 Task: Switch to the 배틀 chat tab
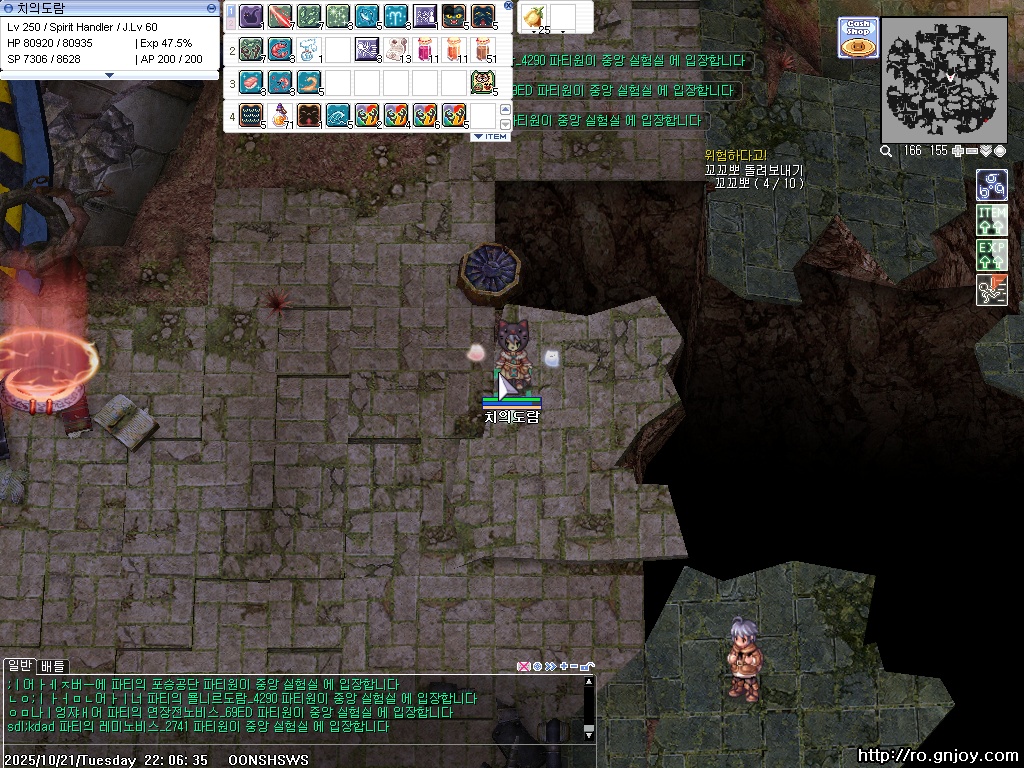[x=53, y=666]
